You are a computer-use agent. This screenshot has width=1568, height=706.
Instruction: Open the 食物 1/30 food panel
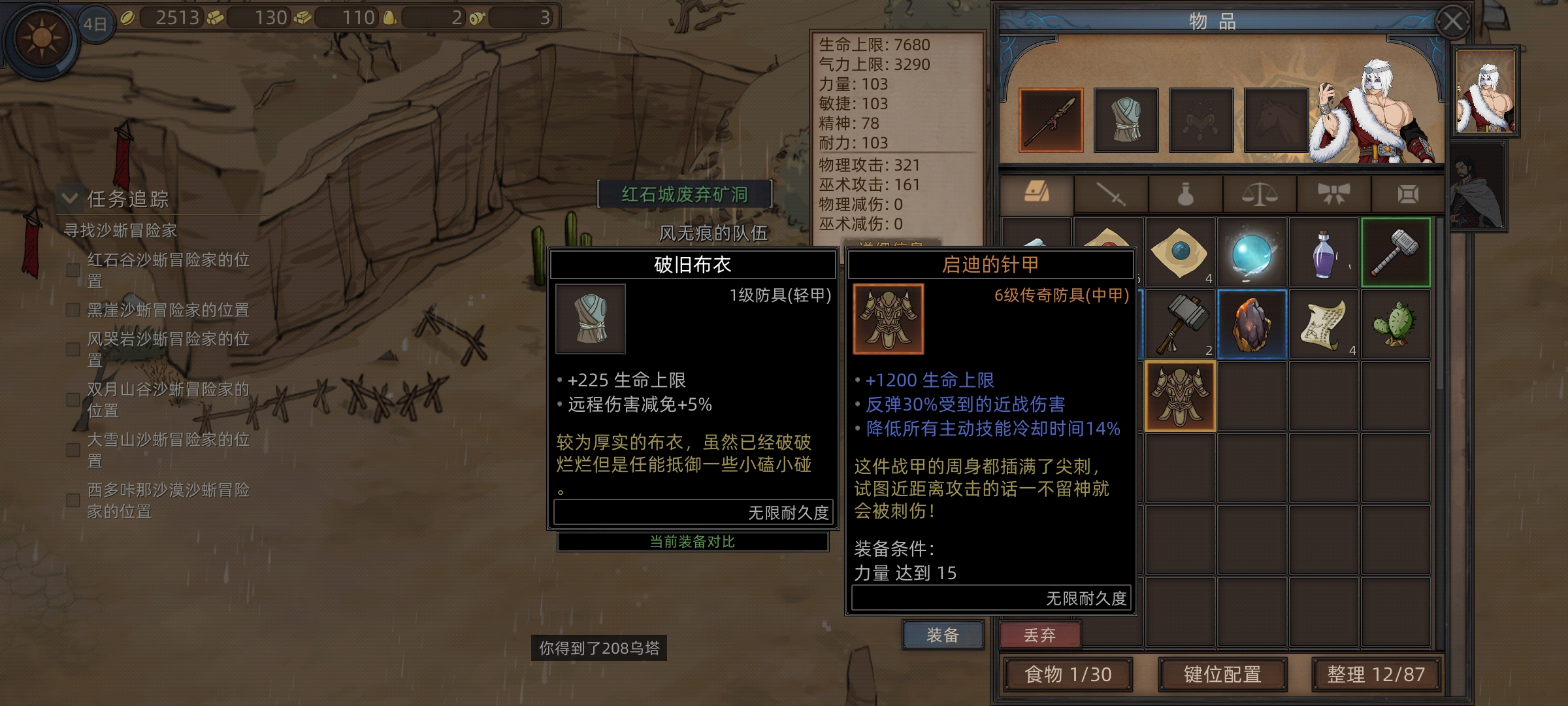tap(1068, 675)
